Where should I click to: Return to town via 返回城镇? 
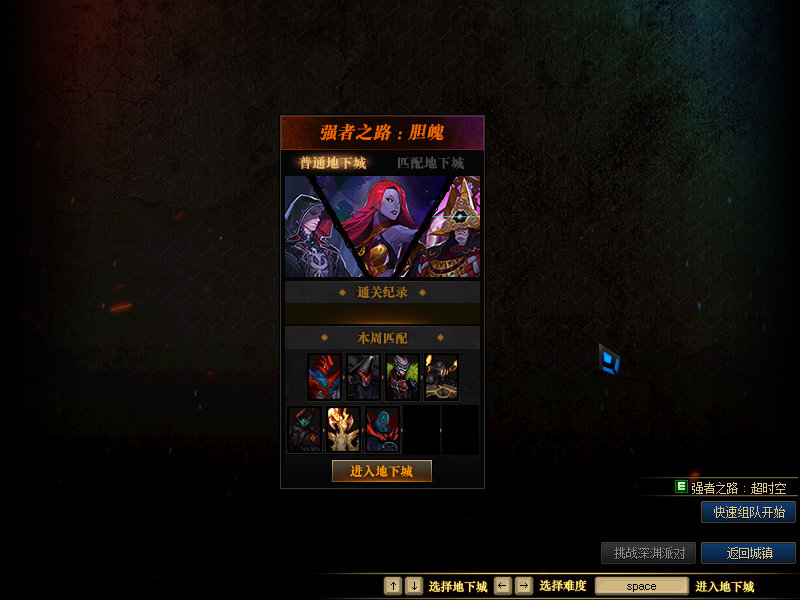[x=748, y=553]
